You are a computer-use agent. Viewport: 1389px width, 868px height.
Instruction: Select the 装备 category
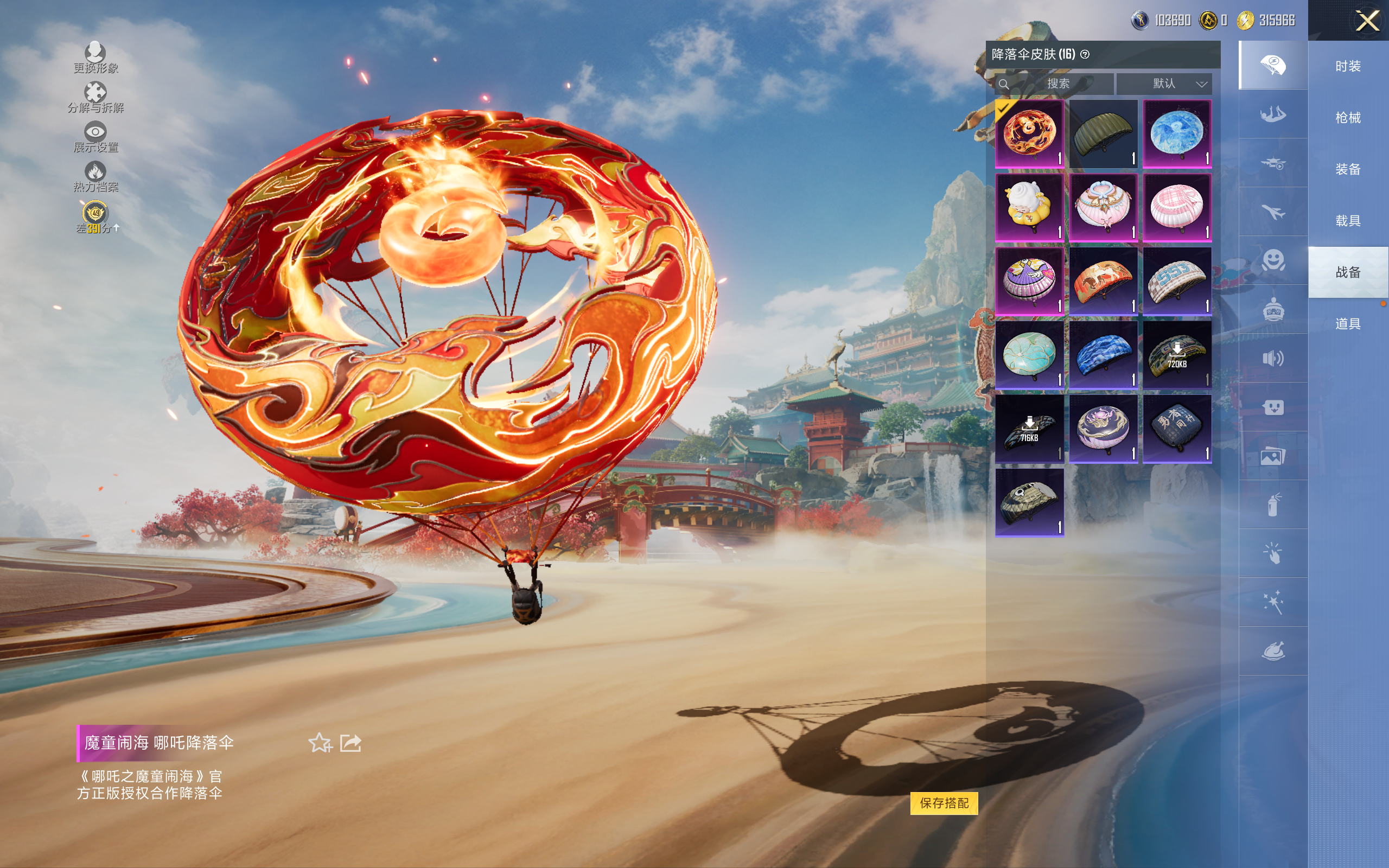point(1347,169)
